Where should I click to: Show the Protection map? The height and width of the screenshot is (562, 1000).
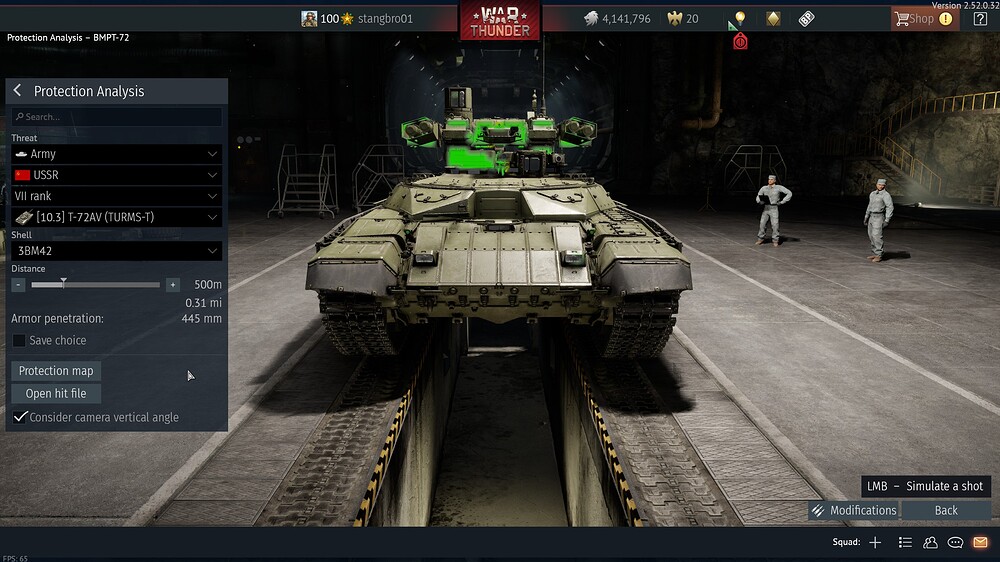(56, 371)
